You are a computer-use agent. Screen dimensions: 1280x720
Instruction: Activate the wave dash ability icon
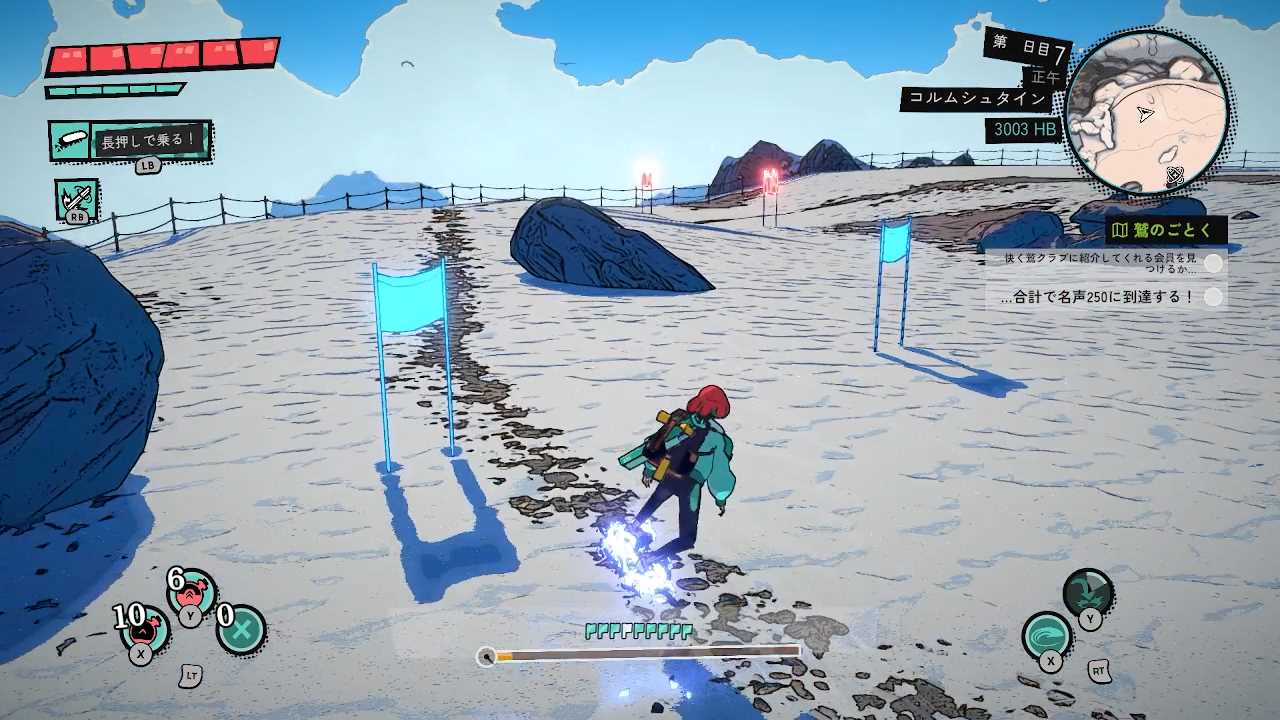coord(1047,635)
